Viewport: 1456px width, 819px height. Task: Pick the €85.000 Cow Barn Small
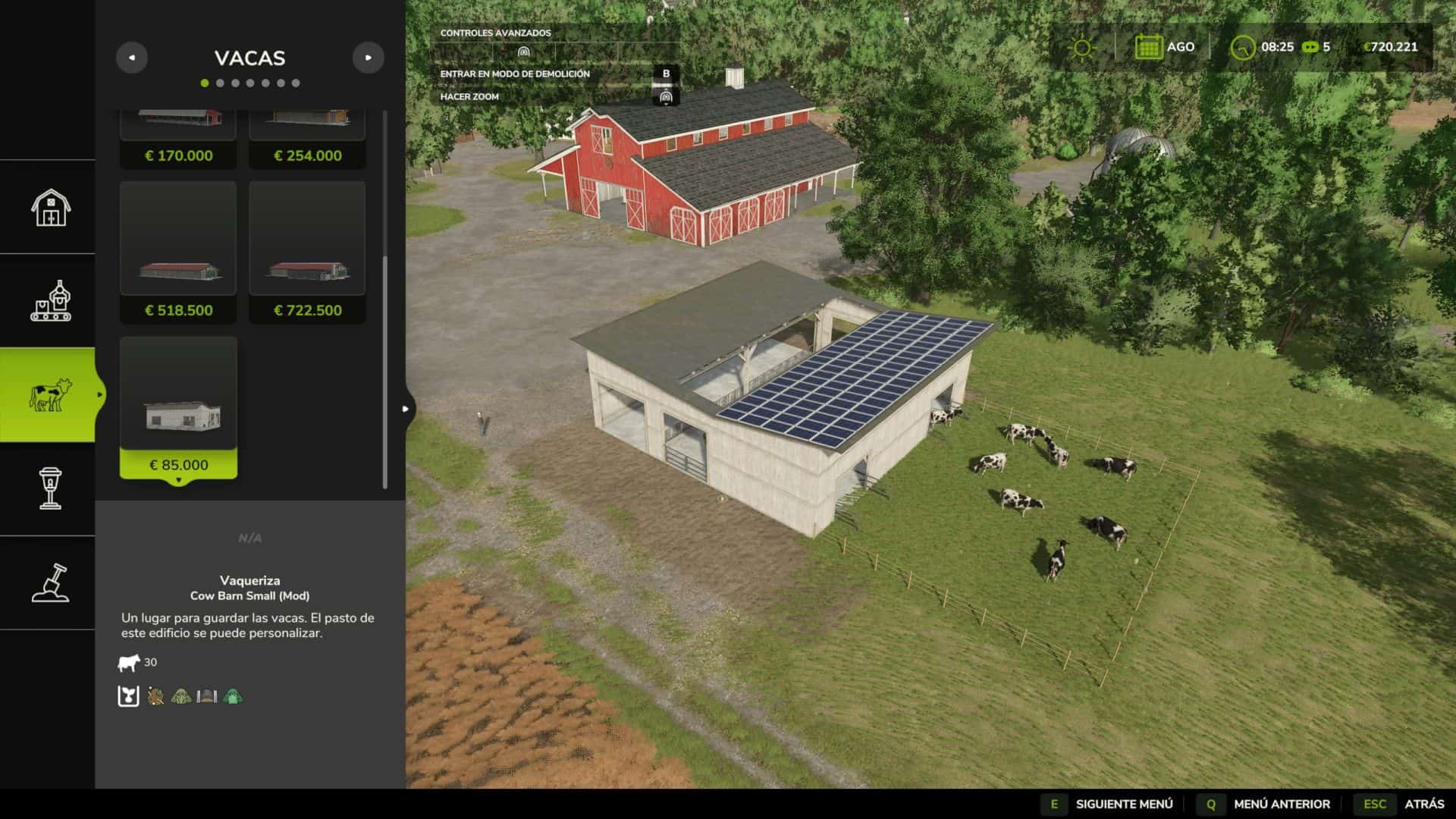coord(178,407)
